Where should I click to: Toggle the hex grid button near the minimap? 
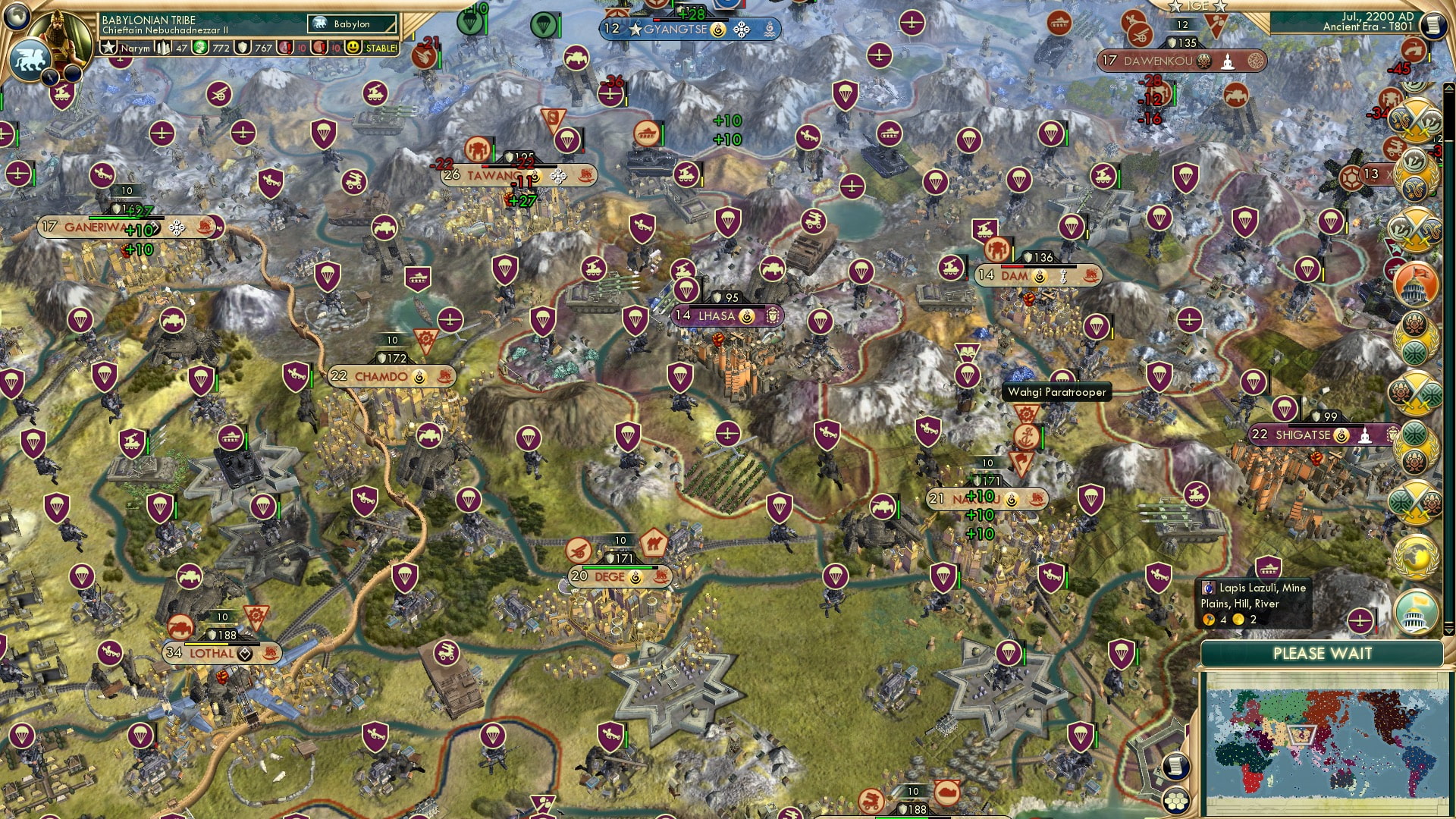pyautogui.click(x=1176, y=802)
